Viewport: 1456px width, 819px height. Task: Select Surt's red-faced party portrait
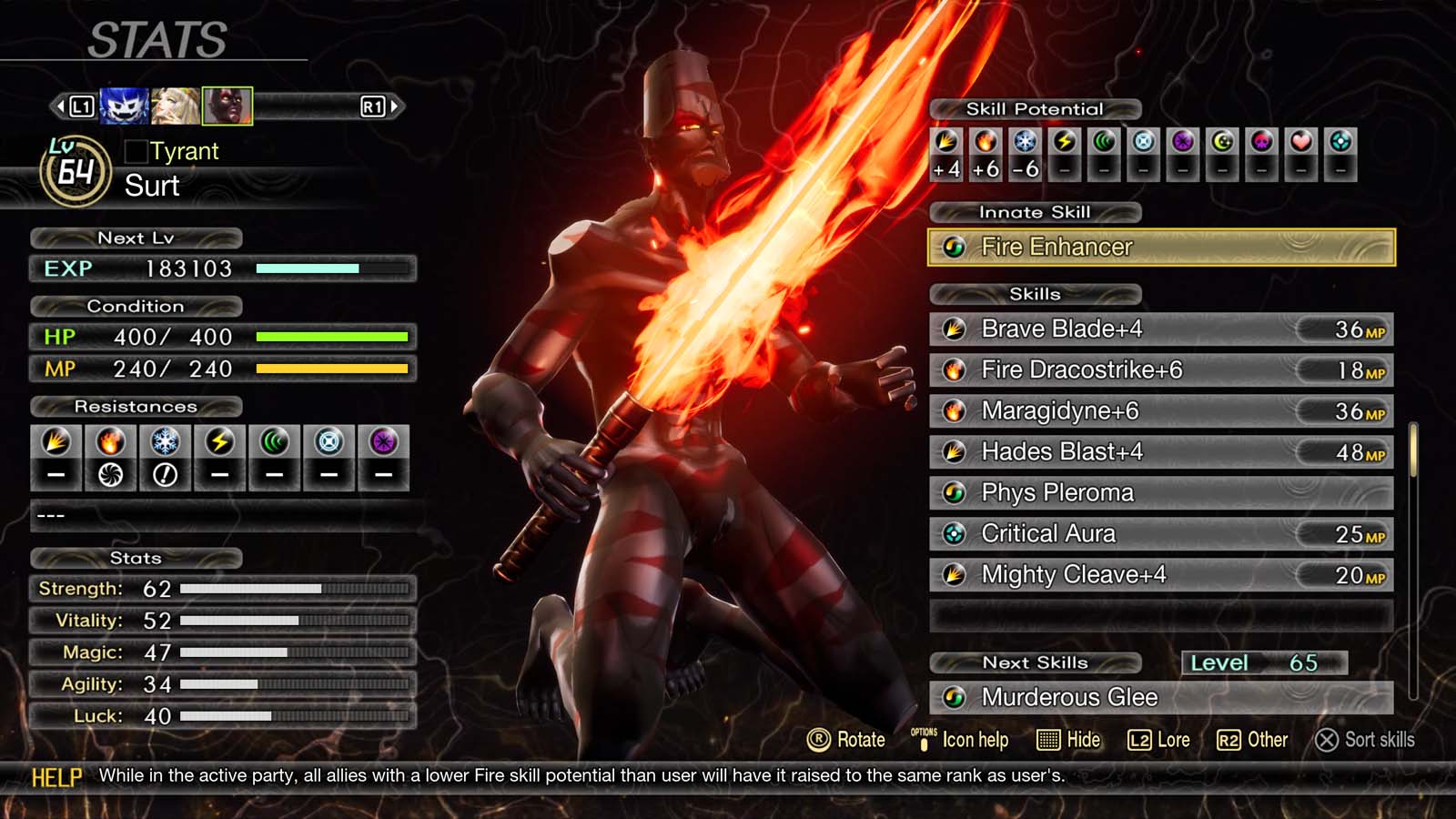pyautogui.click(x=227, y=106)
